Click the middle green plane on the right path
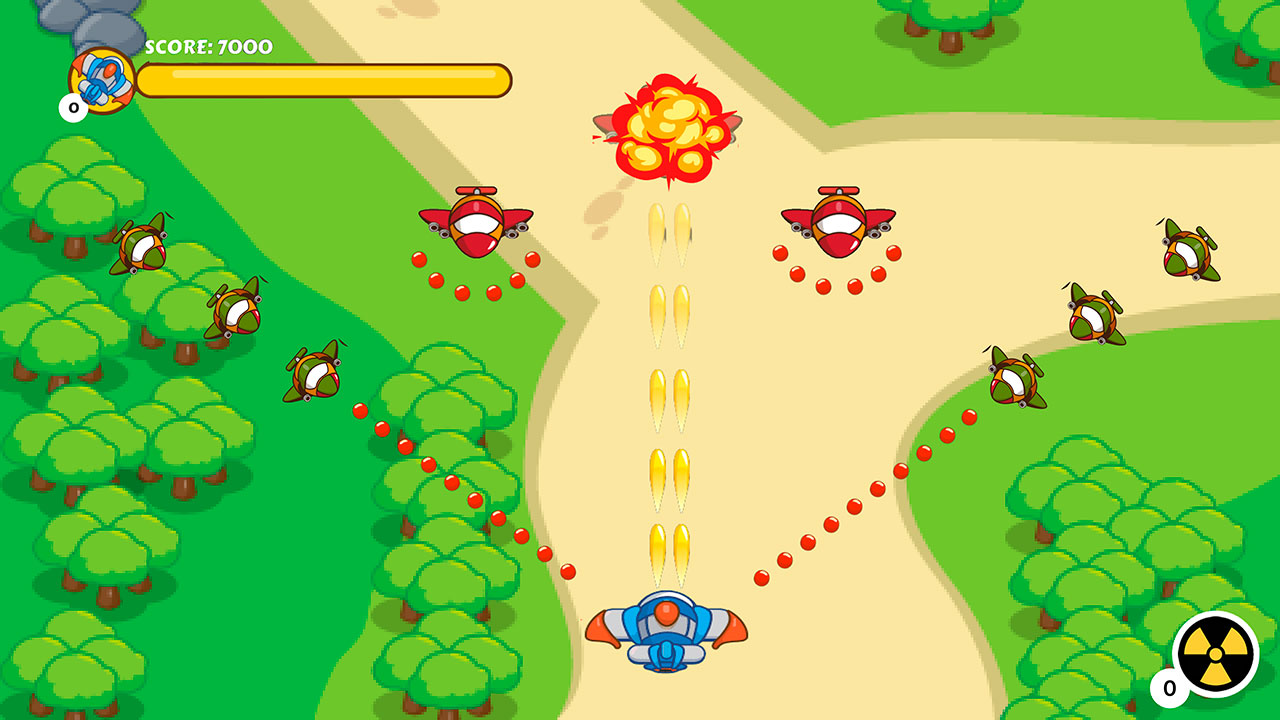1280x720 pixels. click(1095, 318)
